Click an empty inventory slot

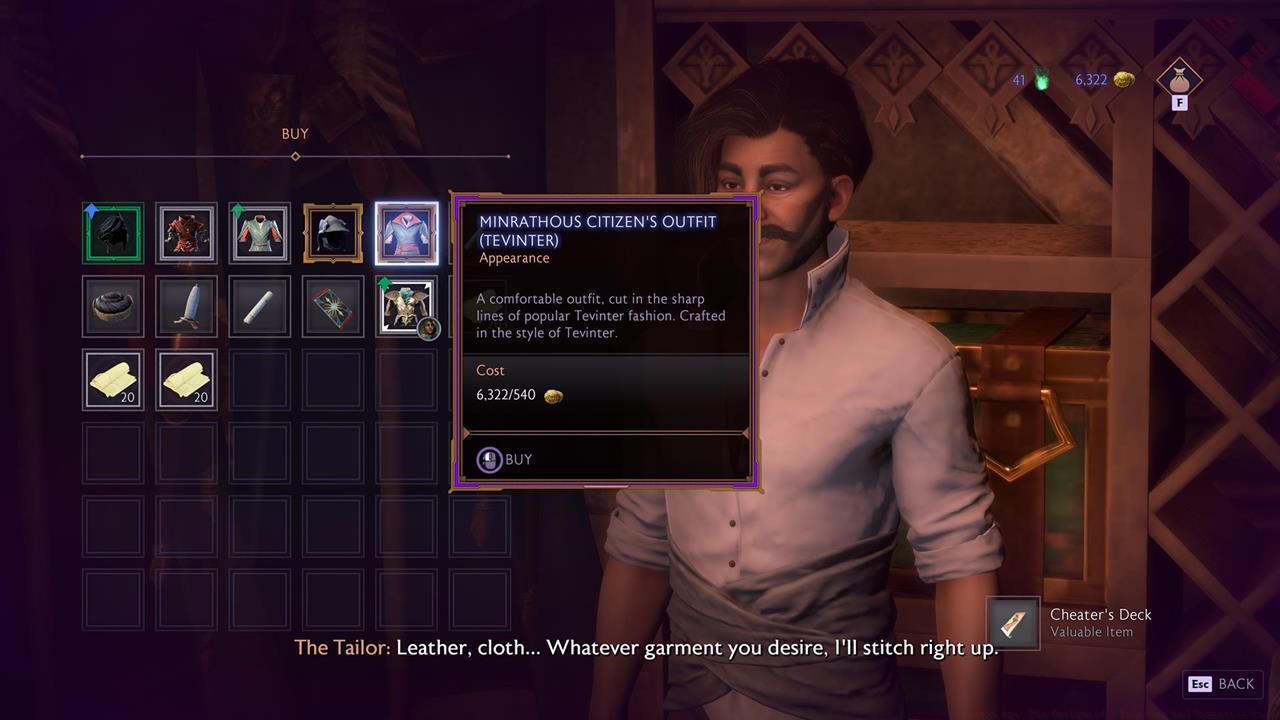click(113, 453)
